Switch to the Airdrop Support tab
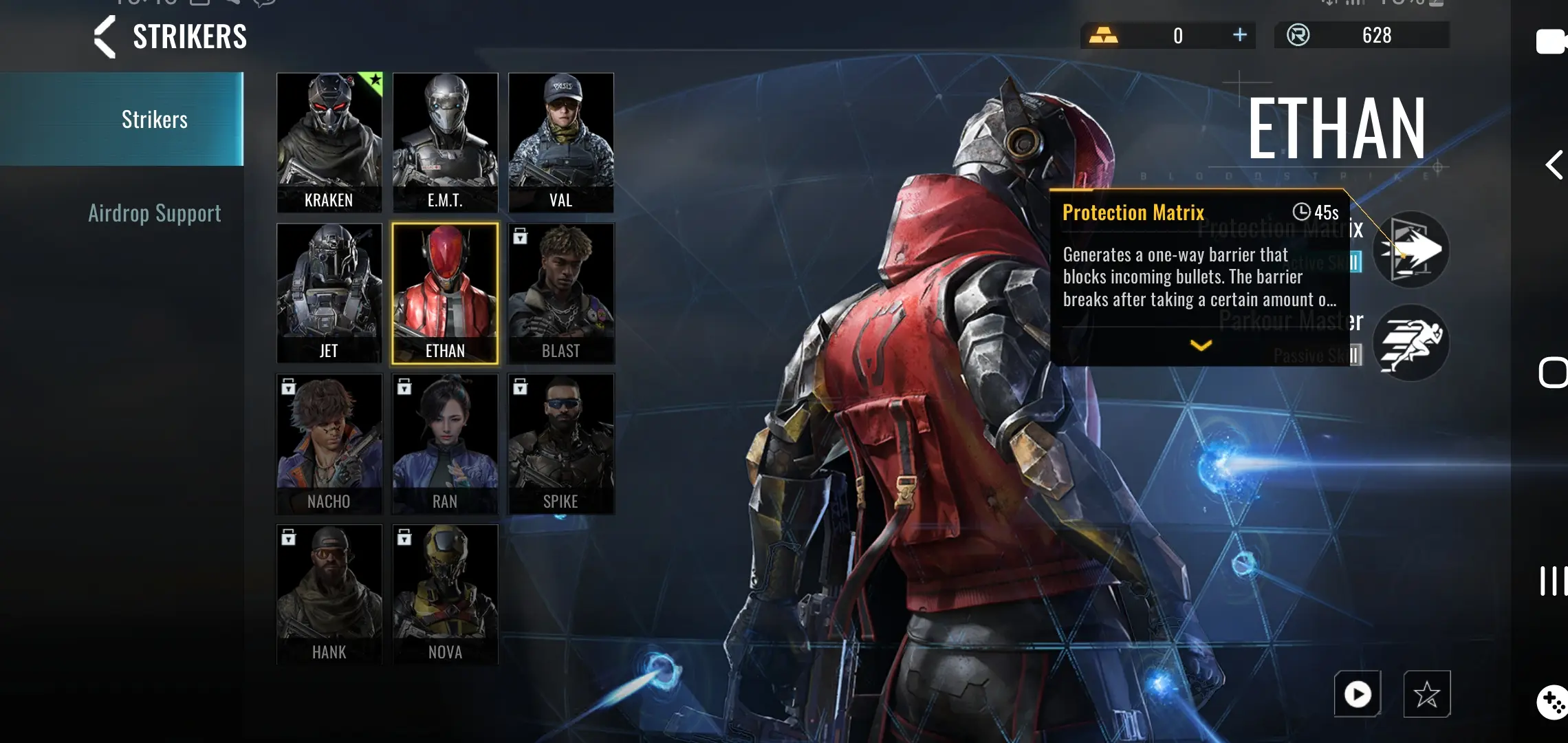The width and height of the screenshot is (1568, 743). coord(155,213)
